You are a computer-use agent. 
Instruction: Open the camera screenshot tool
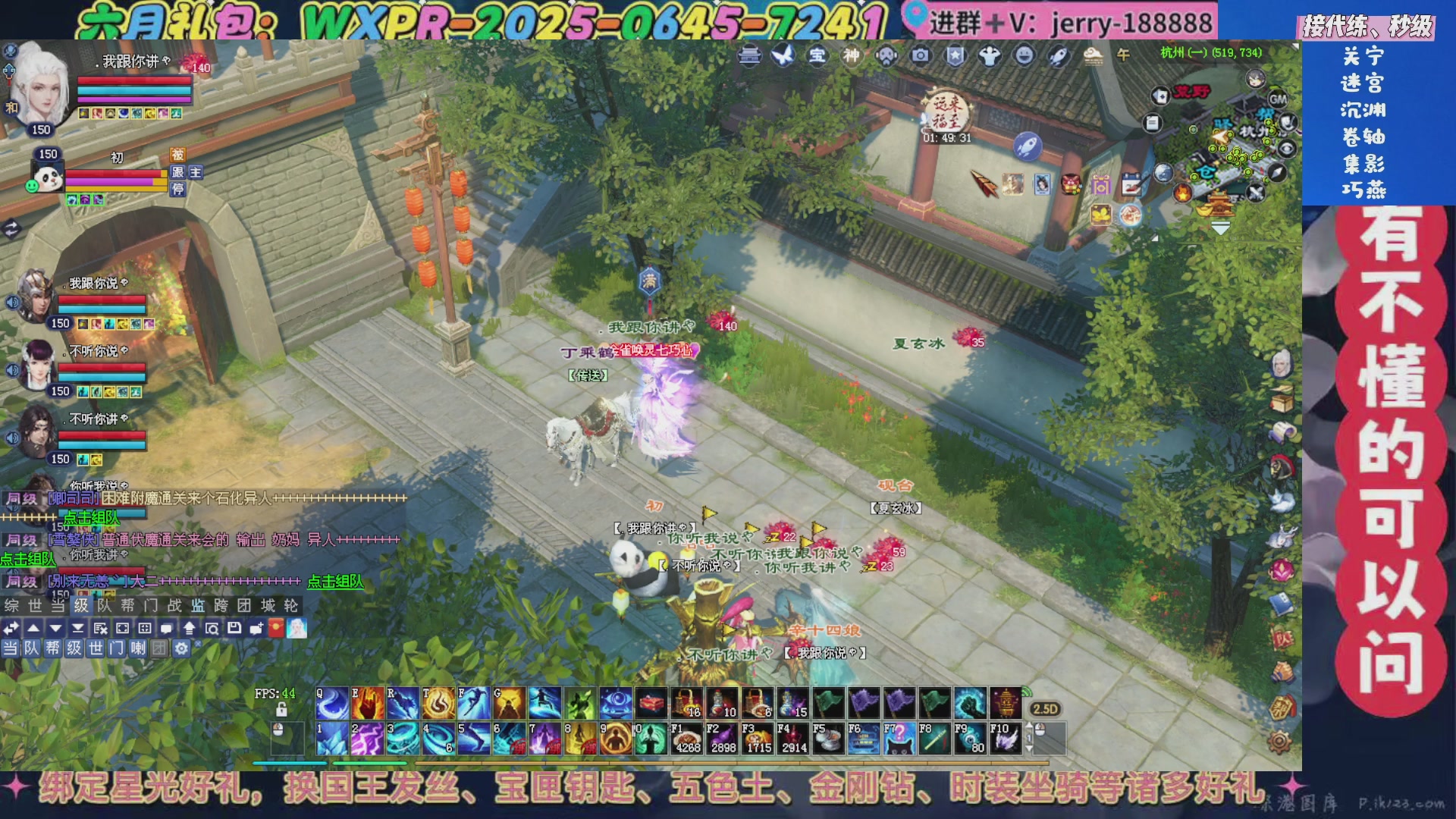920,57
